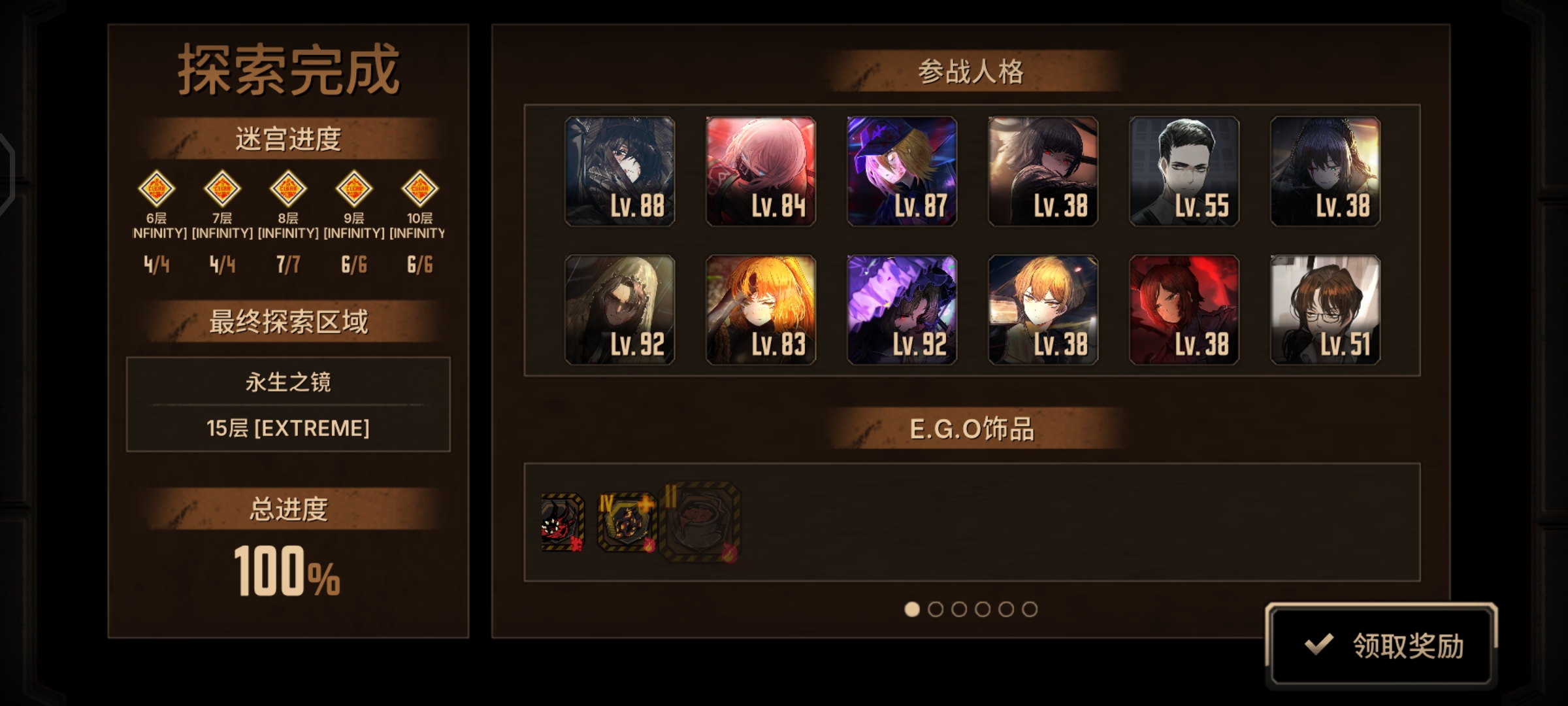This screenshot has width=1568, height=706.
Task: Select the Lv.51 glasses Identity
Action: click(1325, 310)
